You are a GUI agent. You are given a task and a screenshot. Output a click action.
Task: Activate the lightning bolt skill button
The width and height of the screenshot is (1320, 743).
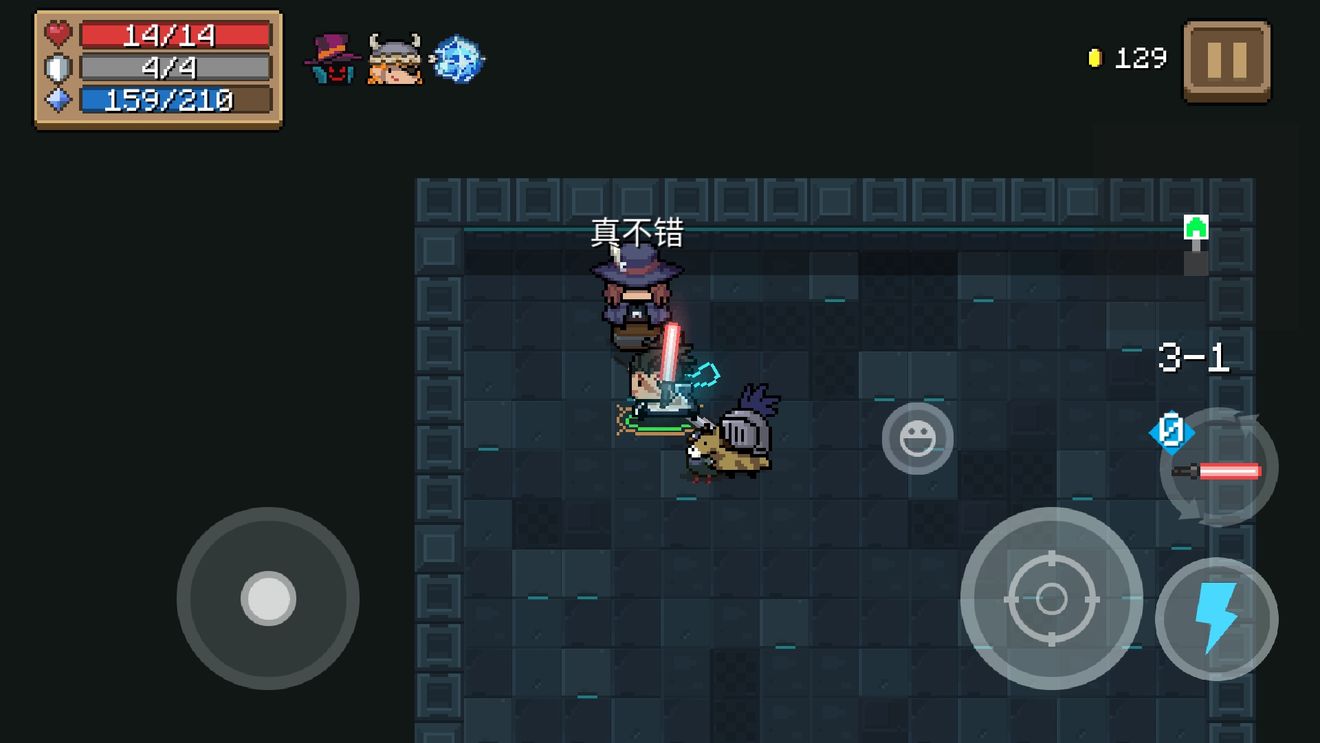pos(1216,619)
